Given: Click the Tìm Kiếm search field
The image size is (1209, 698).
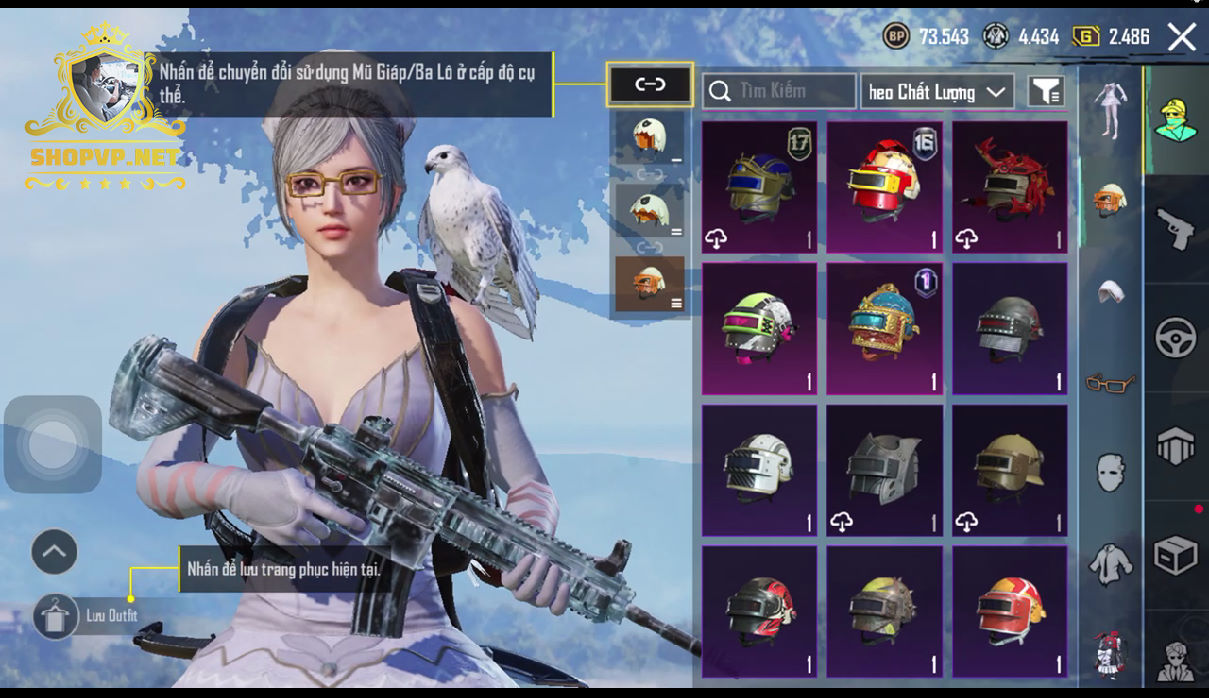Looking at the screenshot, I should point(779,91).
